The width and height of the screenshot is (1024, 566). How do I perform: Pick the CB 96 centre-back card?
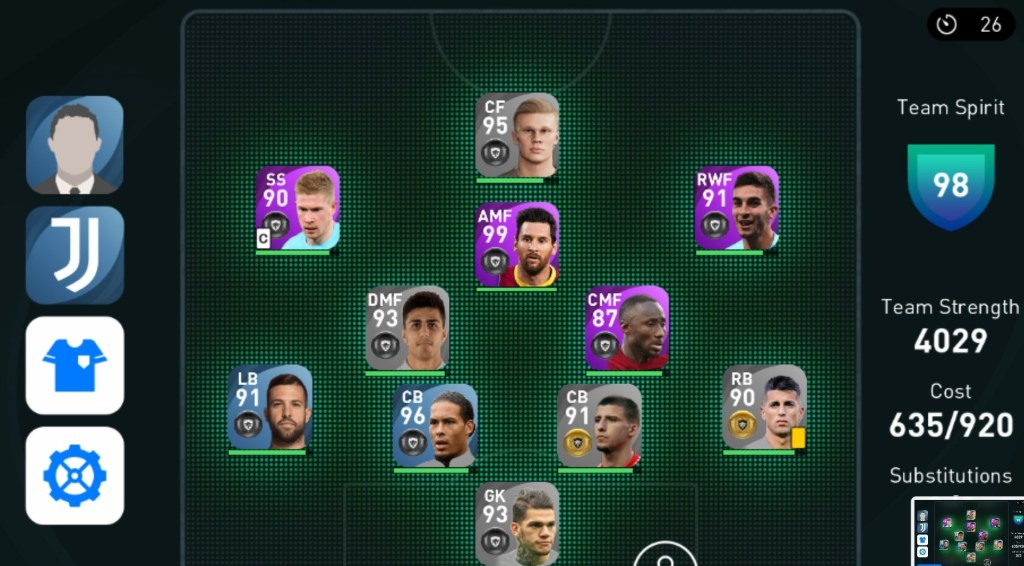click(x=435, y=425)
